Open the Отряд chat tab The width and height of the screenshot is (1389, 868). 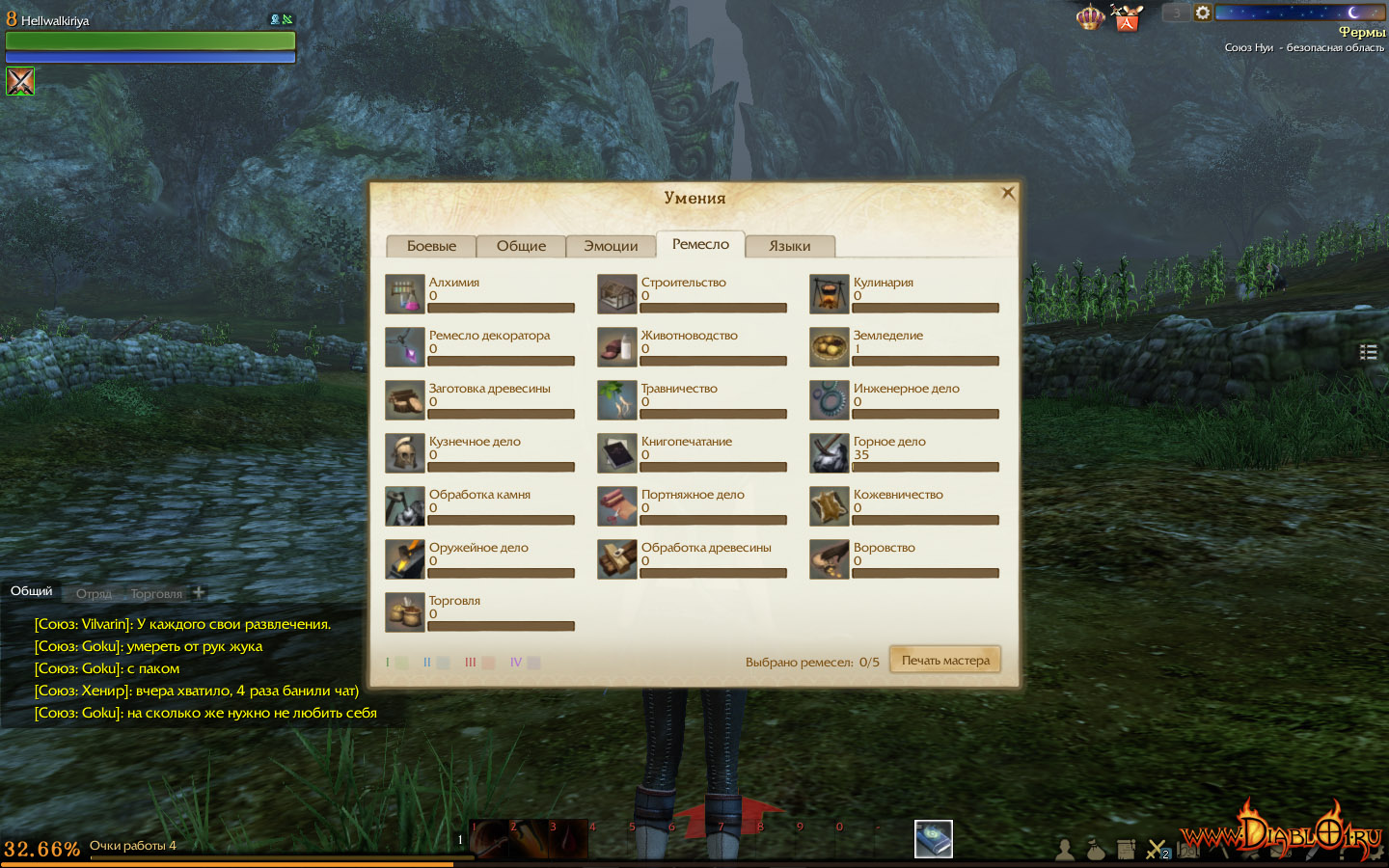tap(94, 593)
